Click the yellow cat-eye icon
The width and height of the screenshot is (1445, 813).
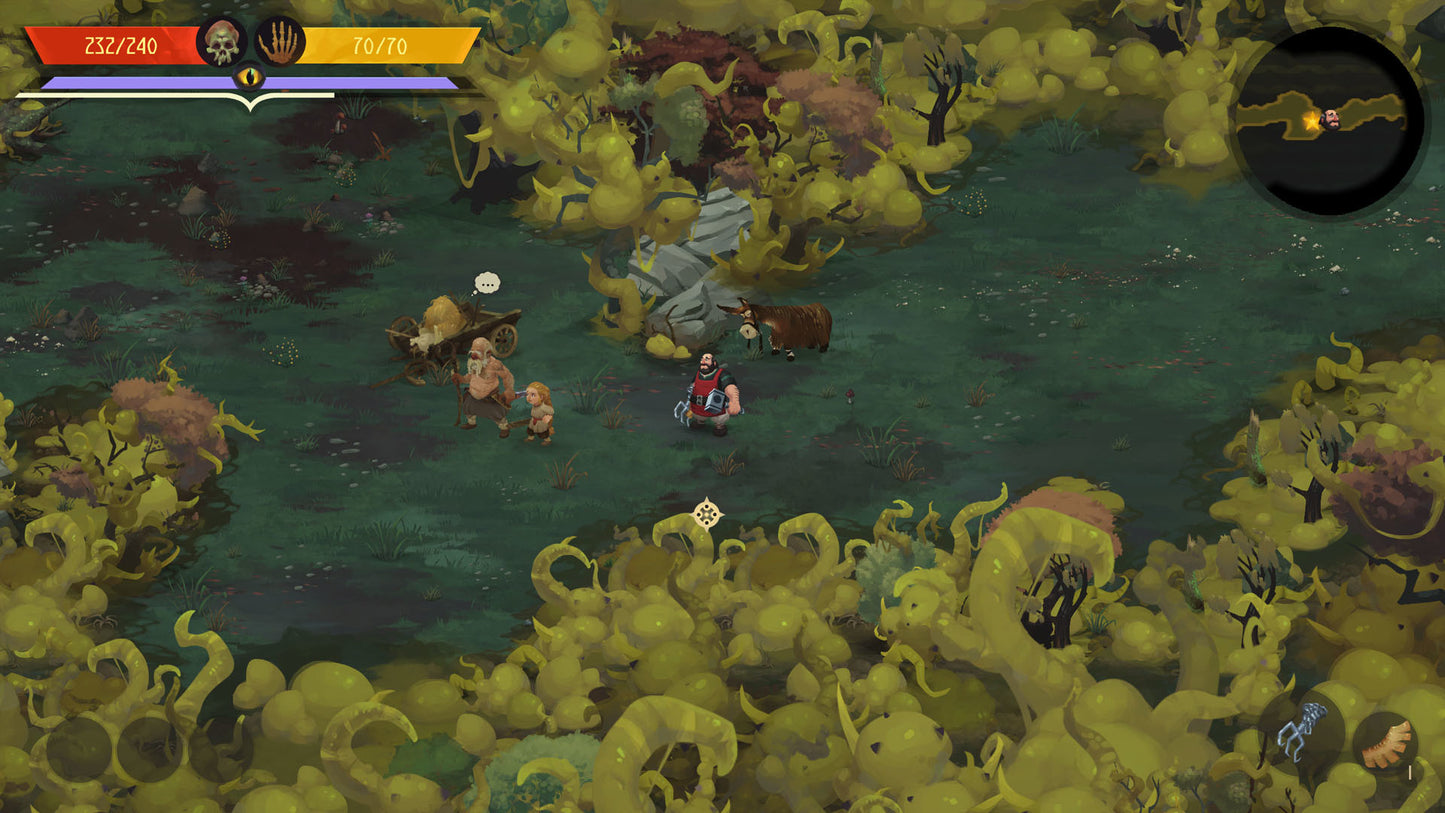[x=249, y=77]
